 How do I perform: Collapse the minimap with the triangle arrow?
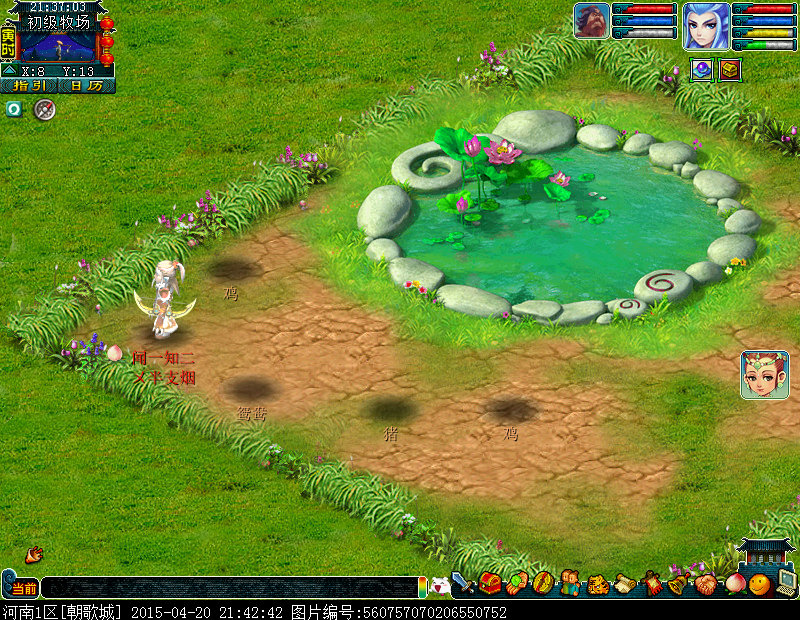[x=9, y=71]
